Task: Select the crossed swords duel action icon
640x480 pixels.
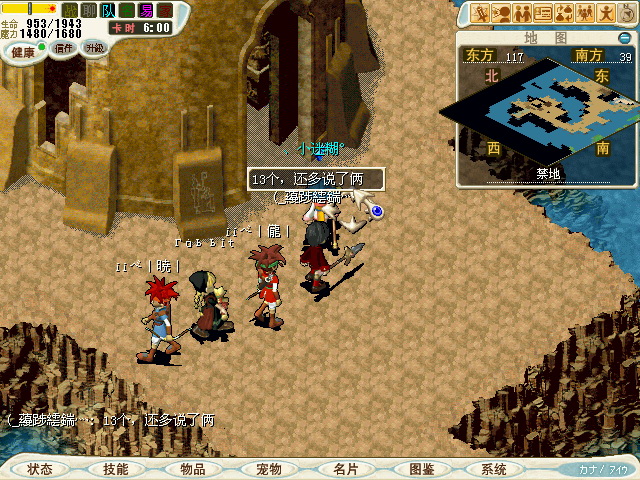Action: point(480,13)
